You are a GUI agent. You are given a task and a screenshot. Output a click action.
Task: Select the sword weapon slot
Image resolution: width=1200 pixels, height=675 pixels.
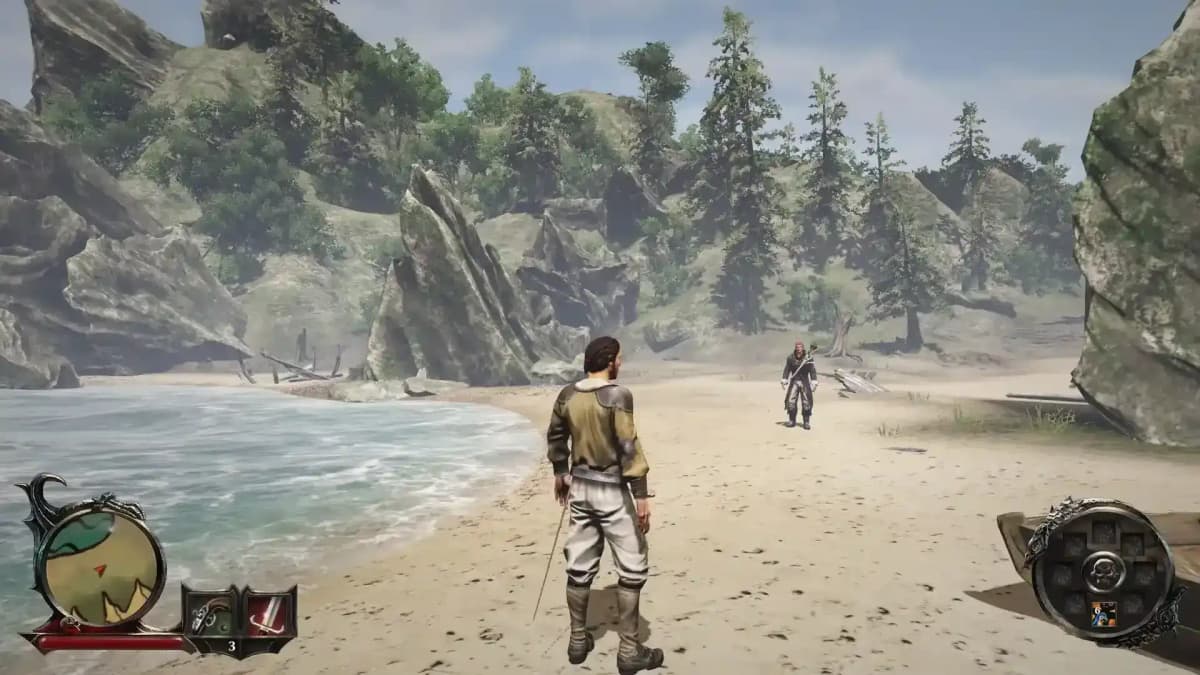click(x=269, y=612)
